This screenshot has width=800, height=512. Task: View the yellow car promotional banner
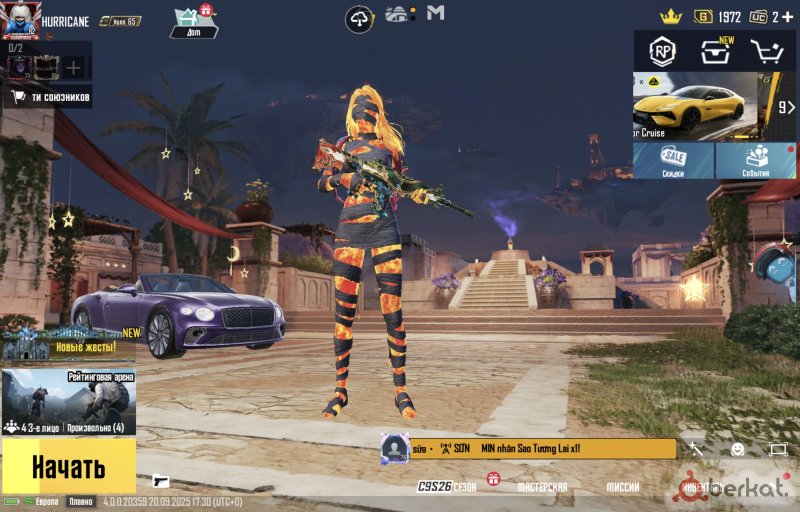(x=694, y=106)
